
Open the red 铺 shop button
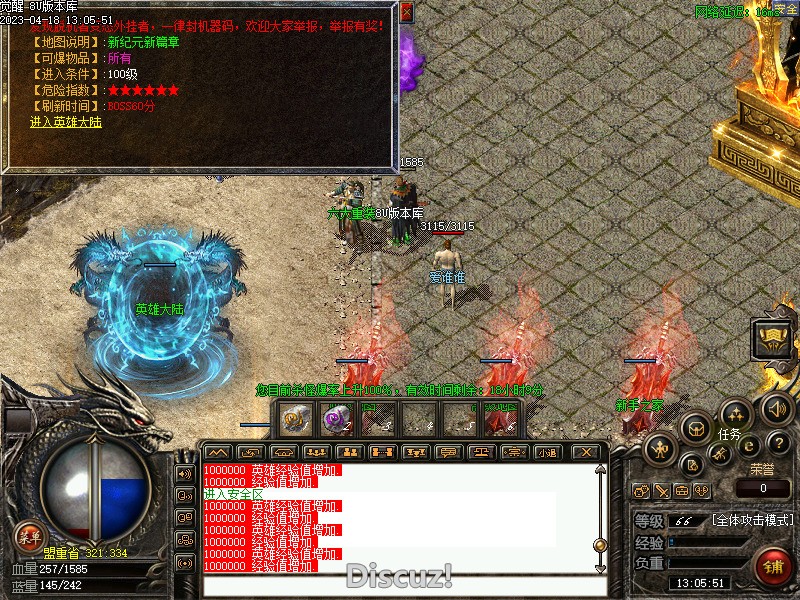[773, 567]
